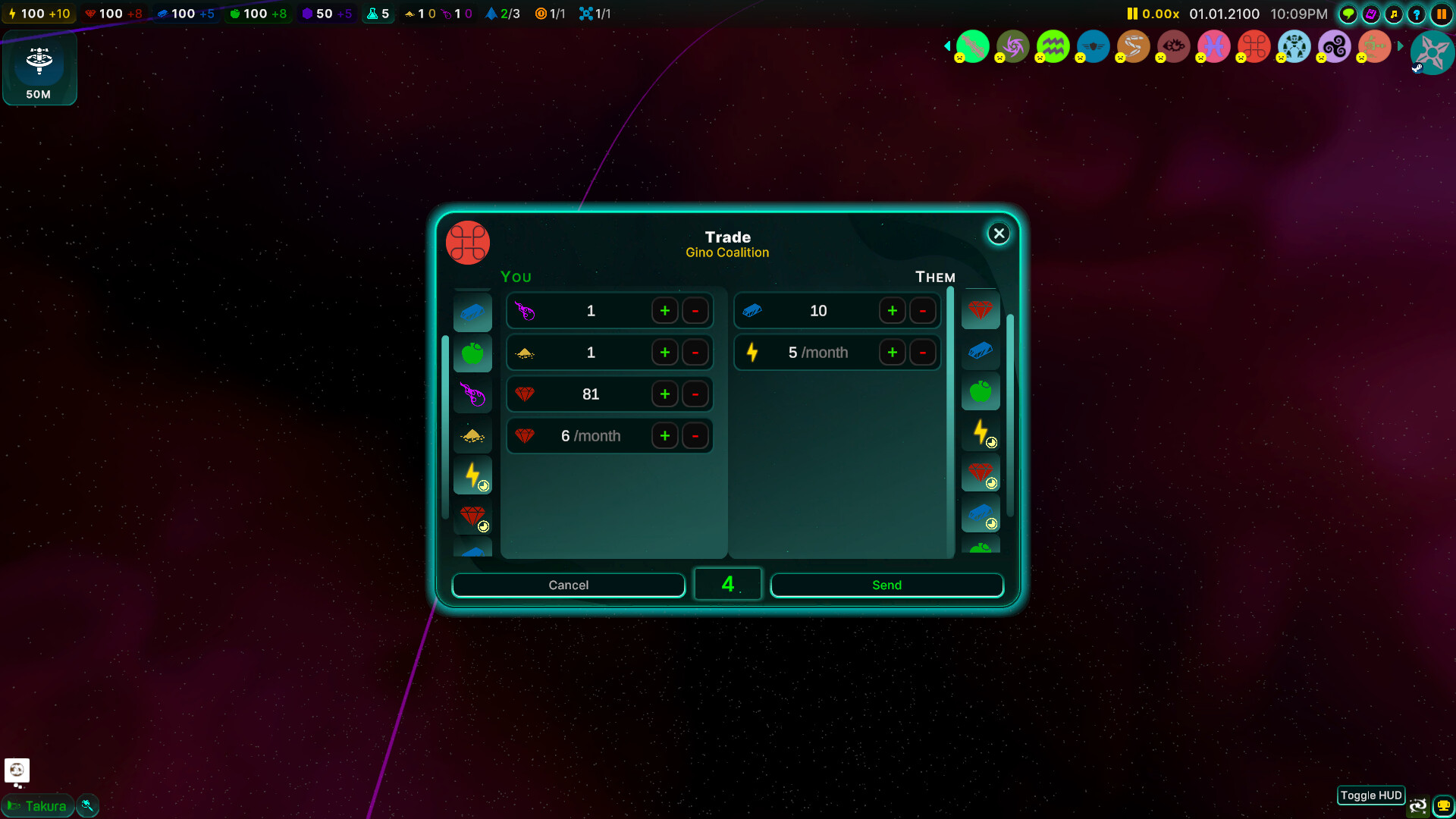The height and width of the screenshot is (819, 1456).
Task: Toggle the purple notifications icon top right
Action: click(1370, 14)
